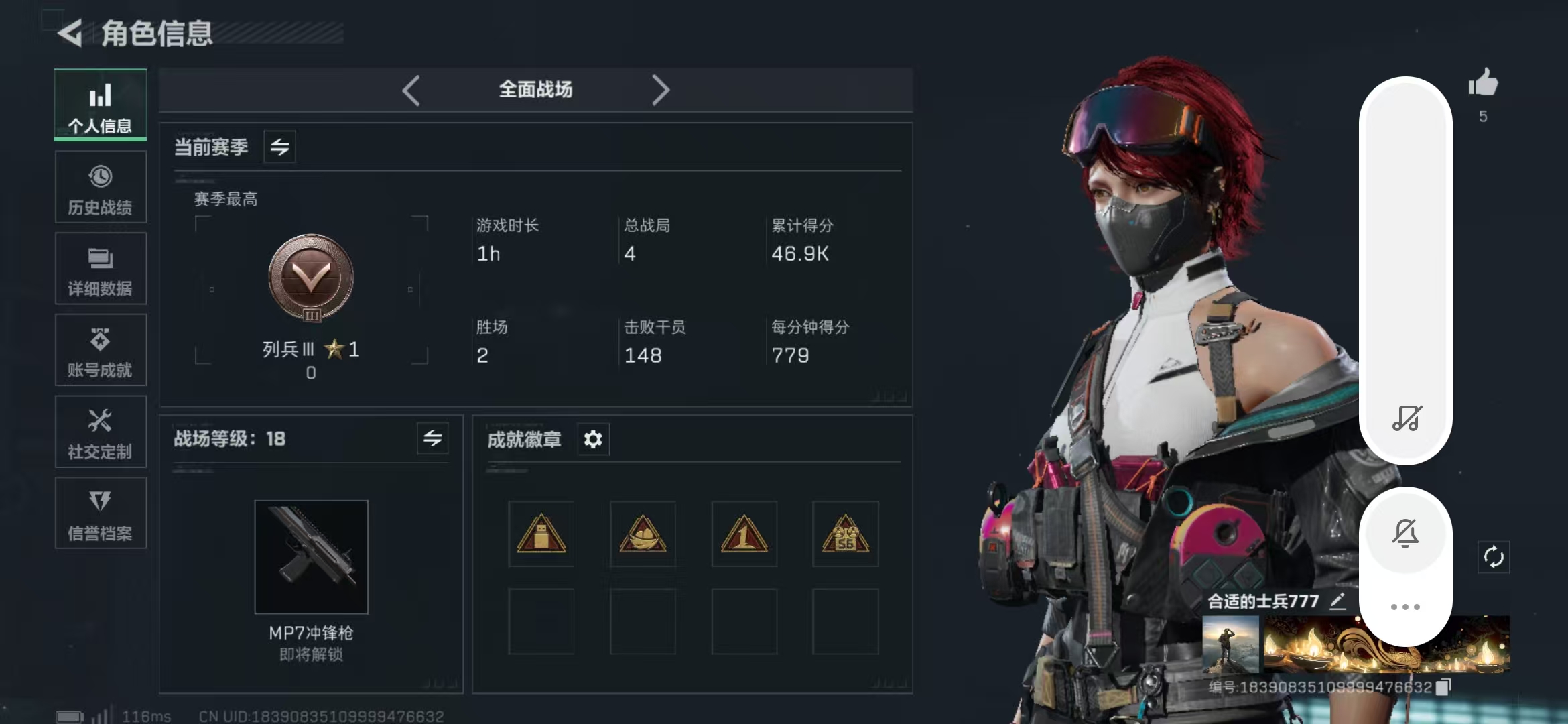Switch to the 个人信息 tab
The image size is (1568, 724).
(x=101, y=106)
